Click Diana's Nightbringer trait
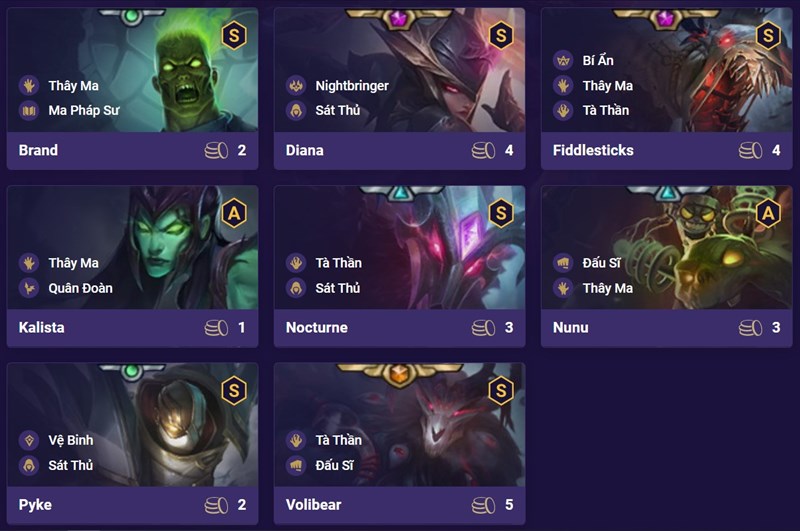 tap(351, 85)
